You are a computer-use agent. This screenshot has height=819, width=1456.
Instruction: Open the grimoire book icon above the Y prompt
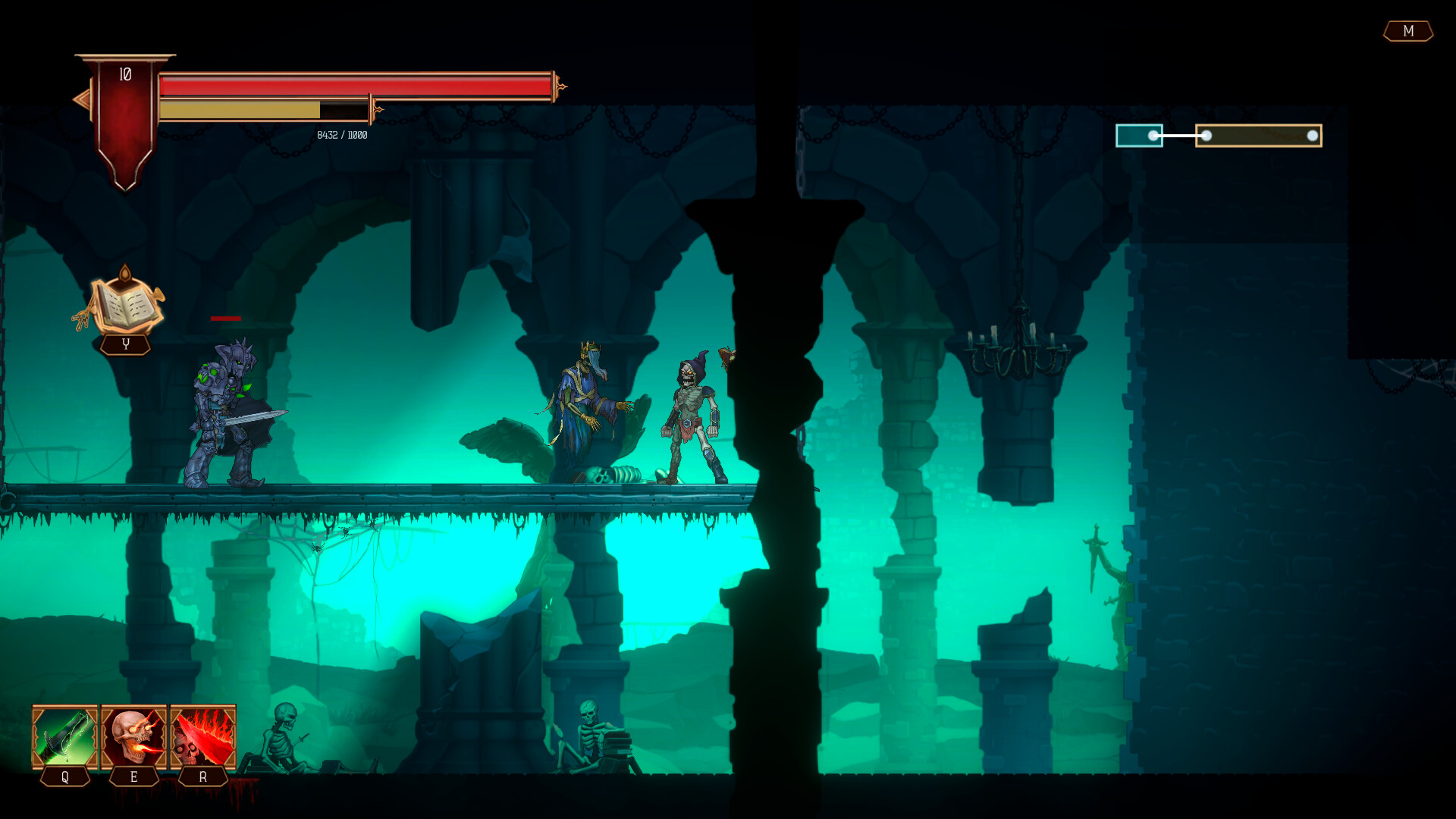(x=127, y=305)
